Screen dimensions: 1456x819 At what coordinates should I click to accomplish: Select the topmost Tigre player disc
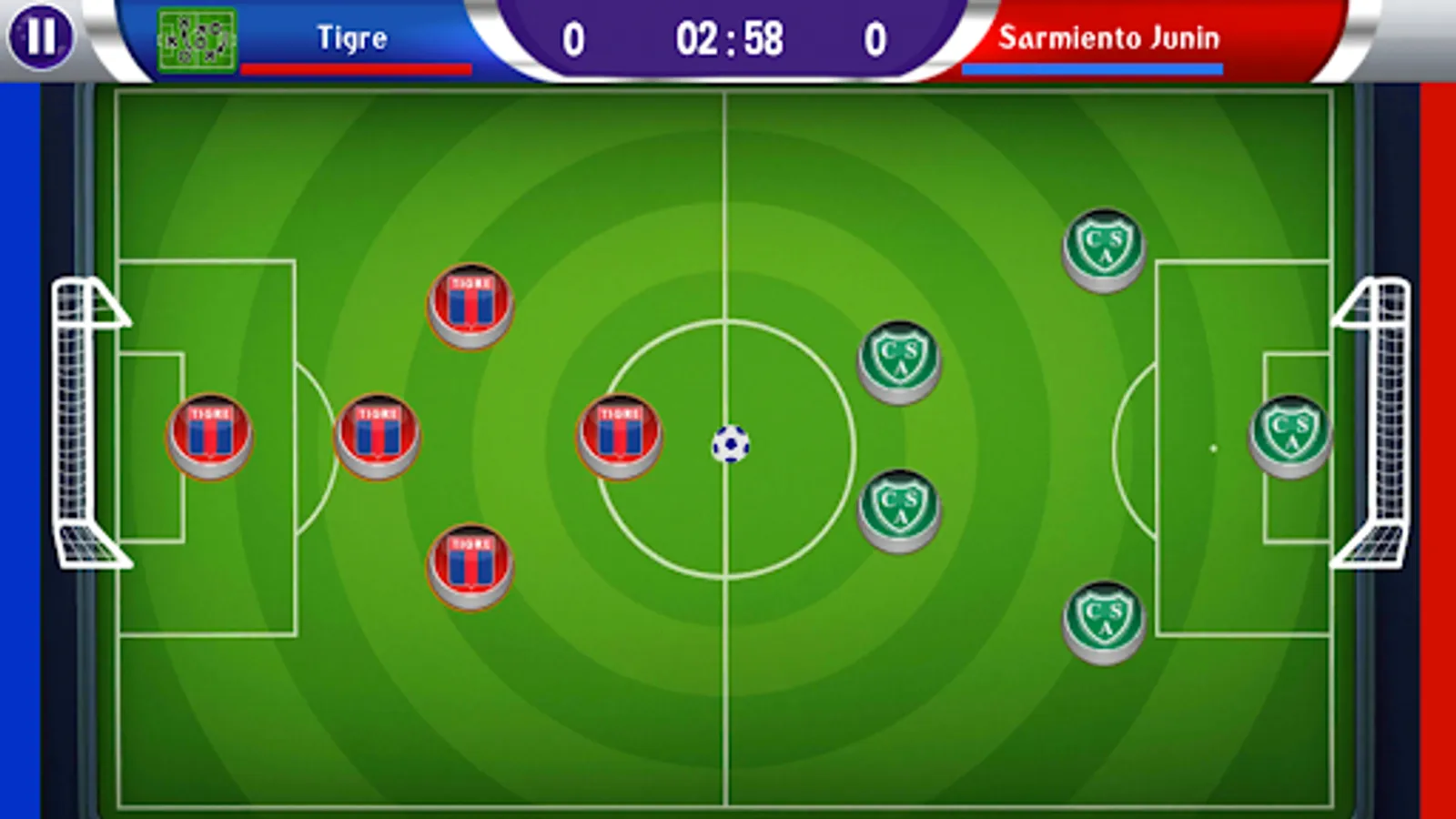(470, 305)
